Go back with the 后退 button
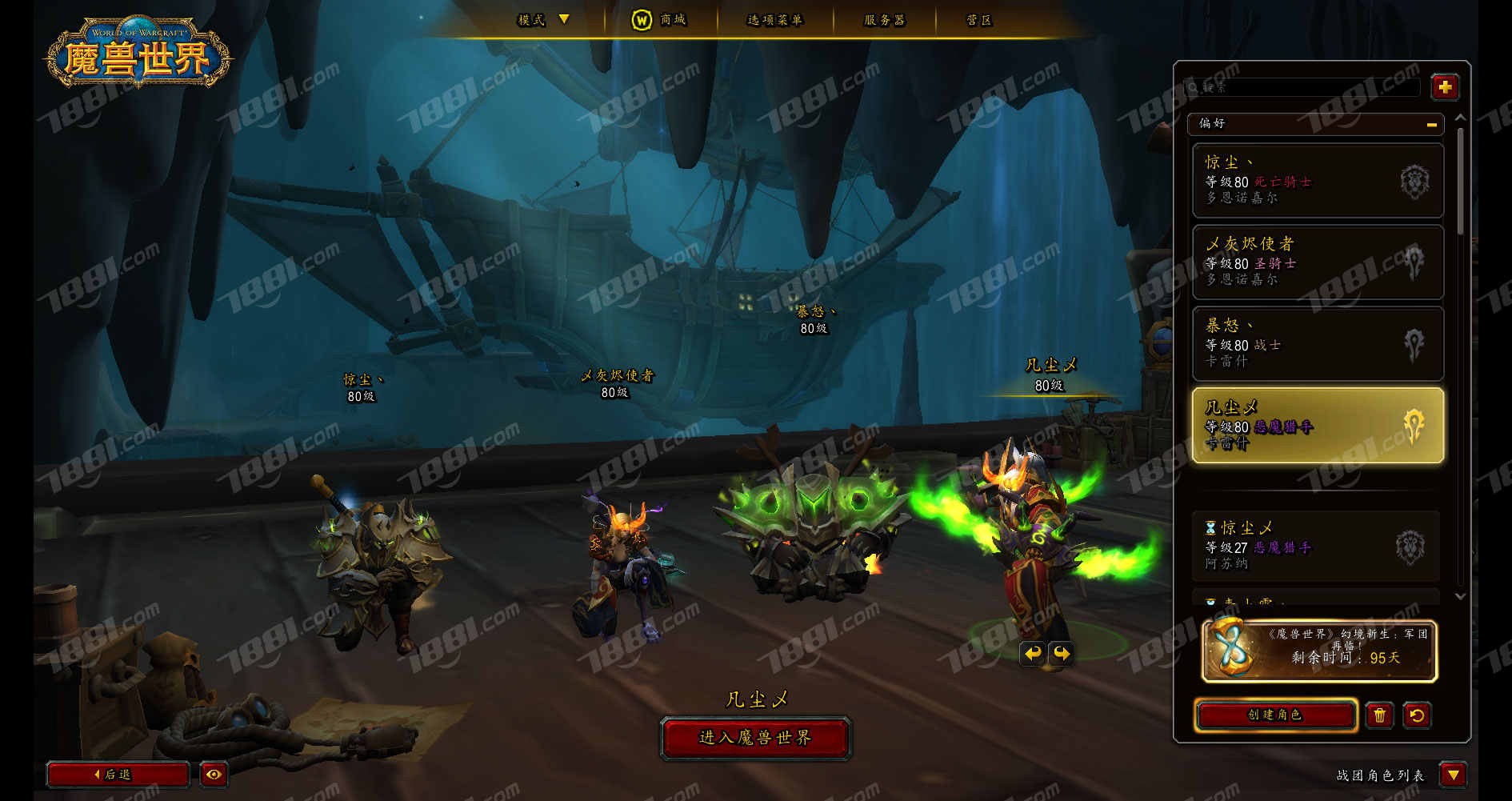Image resolution: width=1512 pixels, height=801 pixels. pyautogui.click(x=118, y=775)
